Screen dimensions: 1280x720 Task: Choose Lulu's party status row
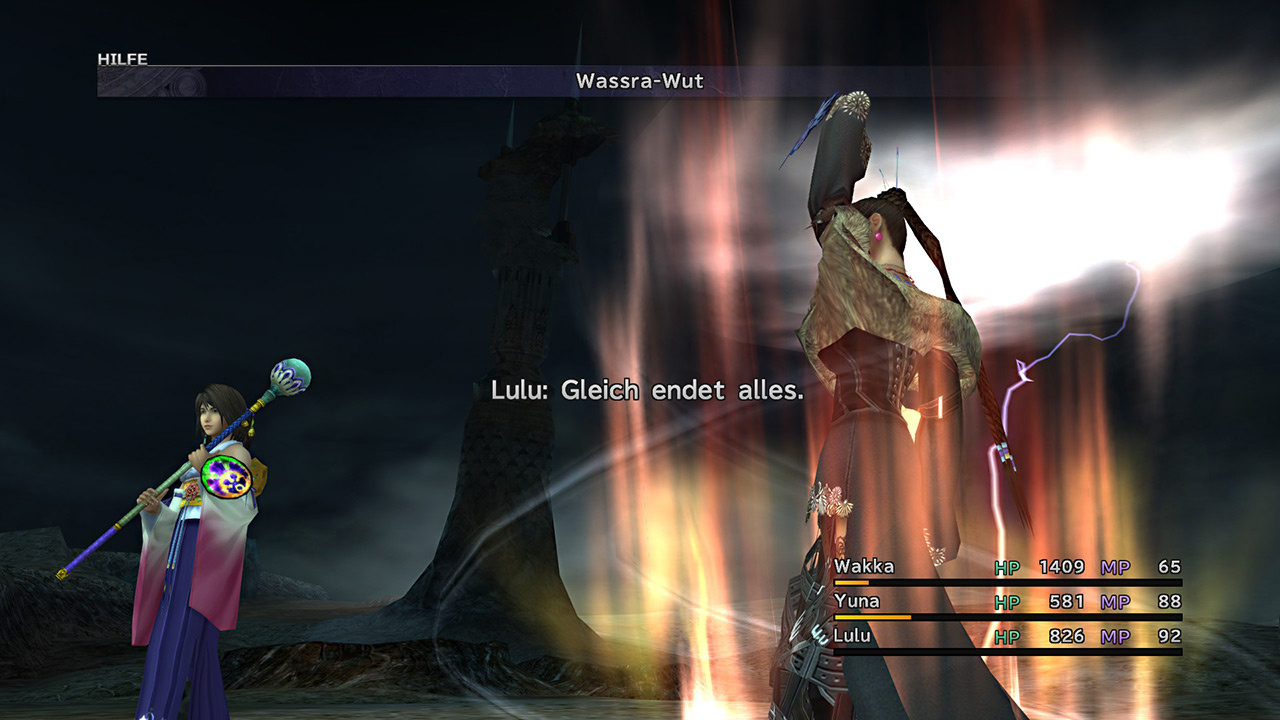point(851,636)
